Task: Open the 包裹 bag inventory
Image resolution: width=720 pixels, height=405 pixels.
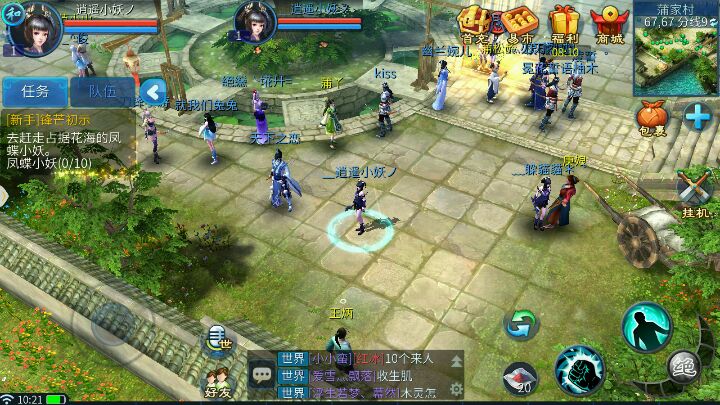Action: (x=651, y=120)
